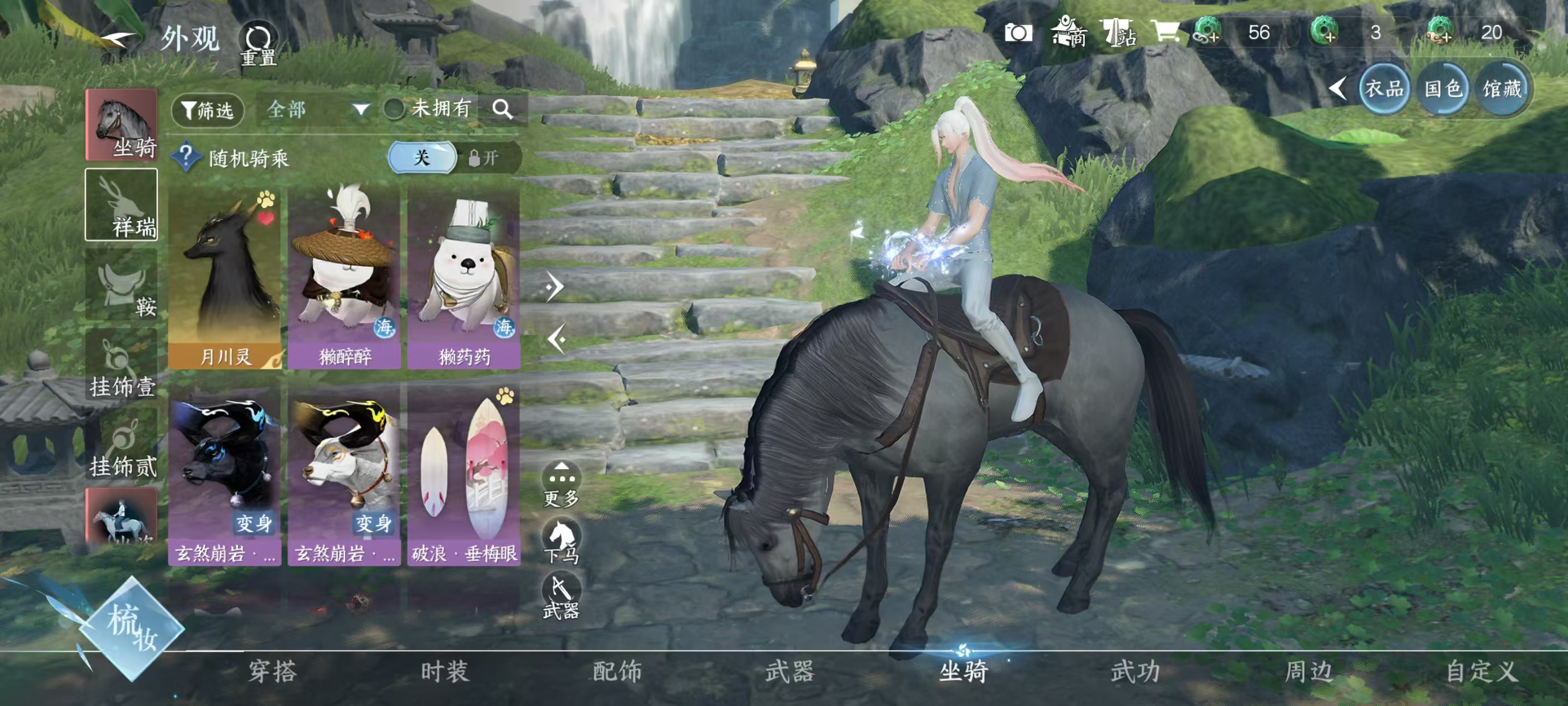Open the 梳妆 diamond button
This screenshot has width=1568, height=706.
(x=132, y=629)
